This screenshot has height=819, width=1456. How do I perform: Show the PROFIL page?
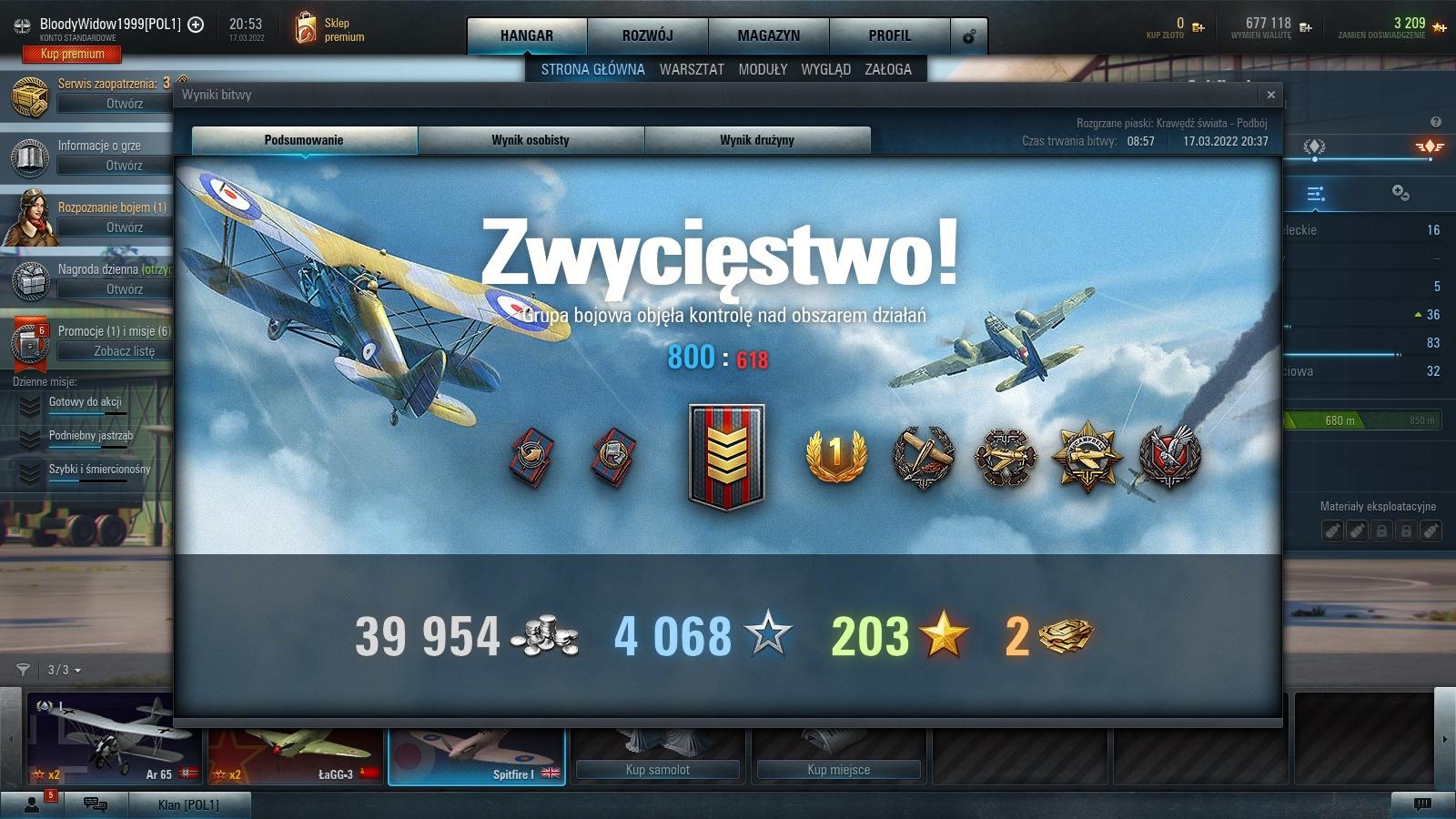889,35
